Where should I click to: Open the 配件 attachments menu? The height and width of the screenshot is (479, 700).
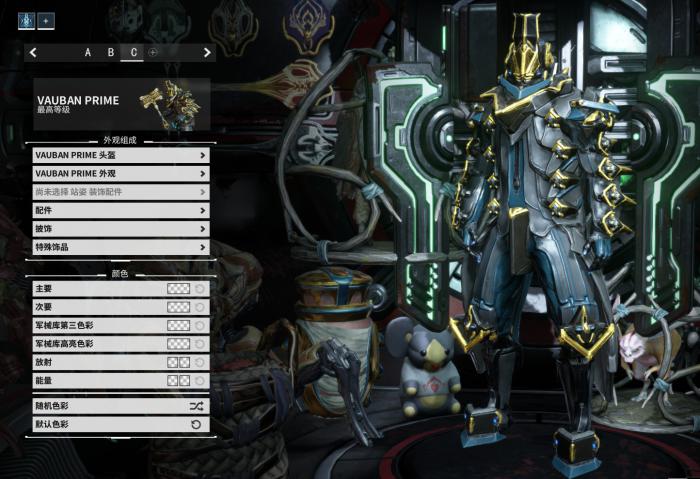(x=121, y=210)
